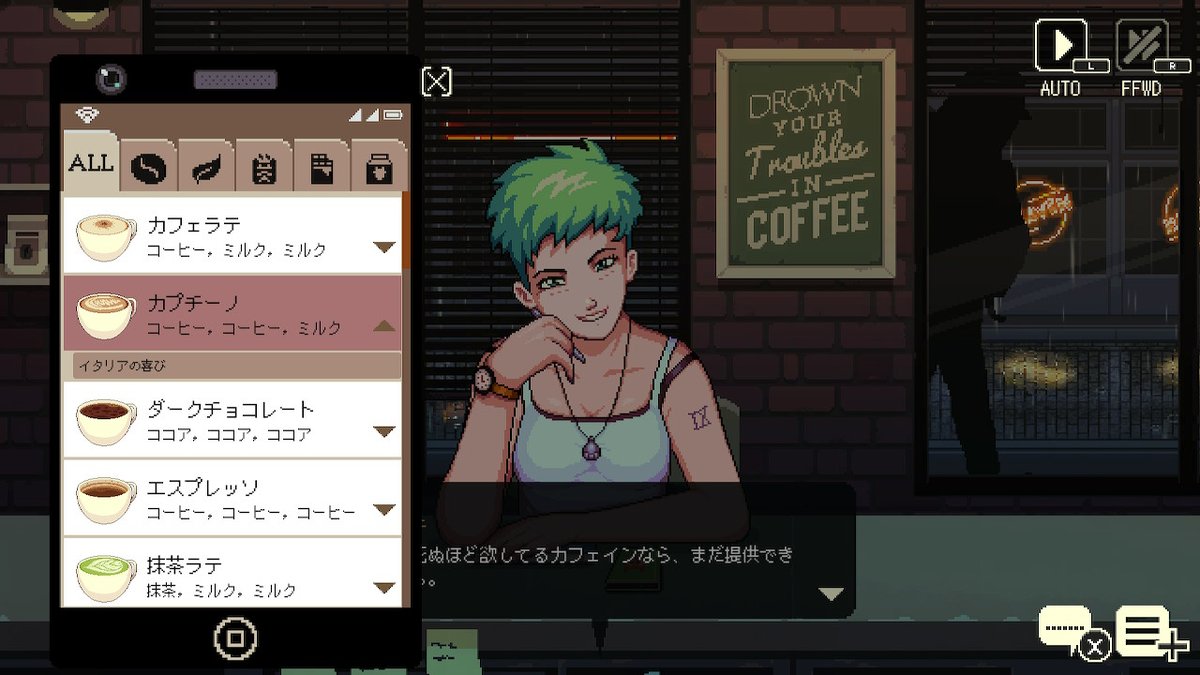Hide the dialogue speech bubble
Viewport: 1200px width, 675px height.
tap(1067, 632)
